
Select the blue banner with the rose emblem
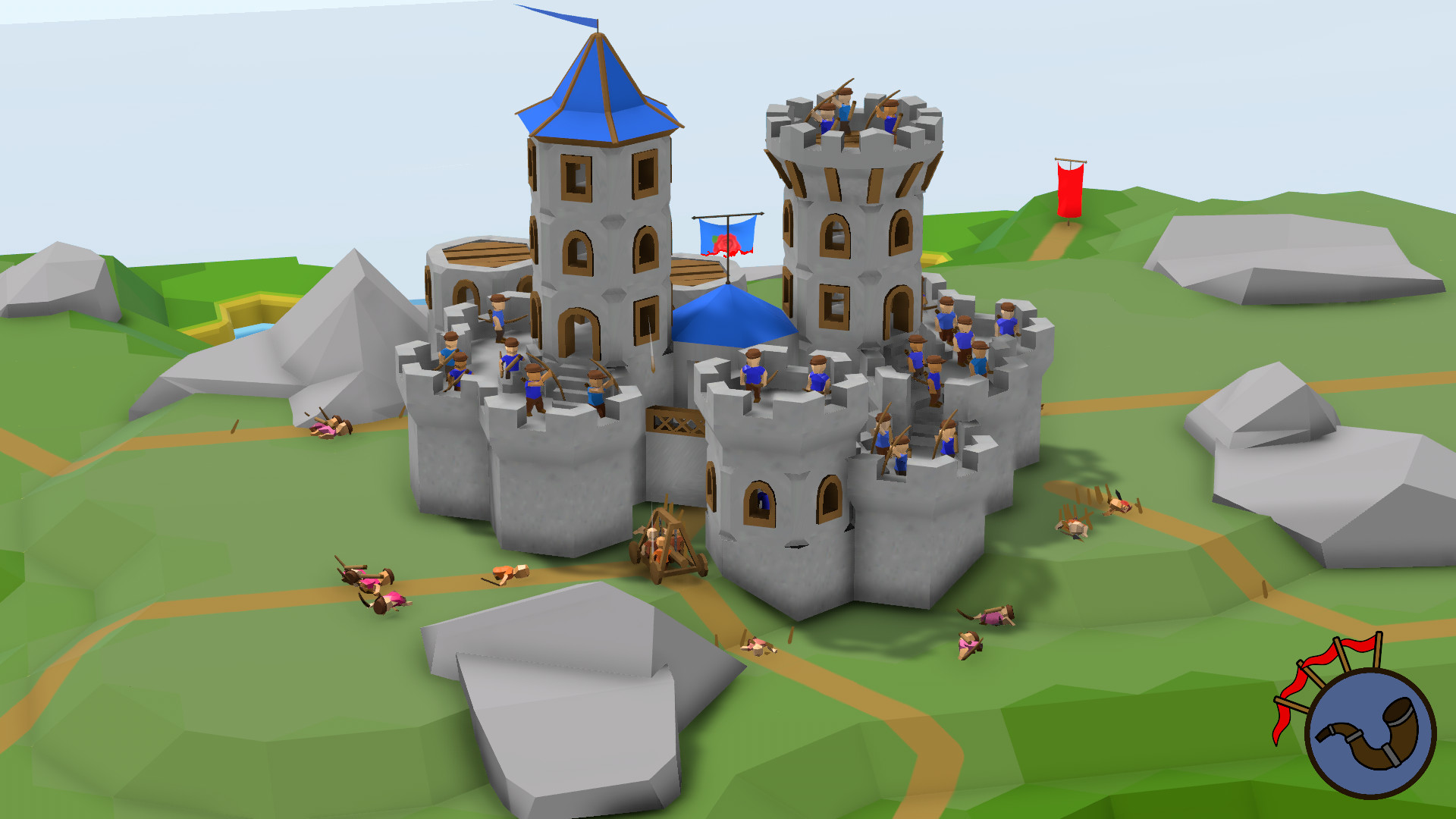pos(726,235)
